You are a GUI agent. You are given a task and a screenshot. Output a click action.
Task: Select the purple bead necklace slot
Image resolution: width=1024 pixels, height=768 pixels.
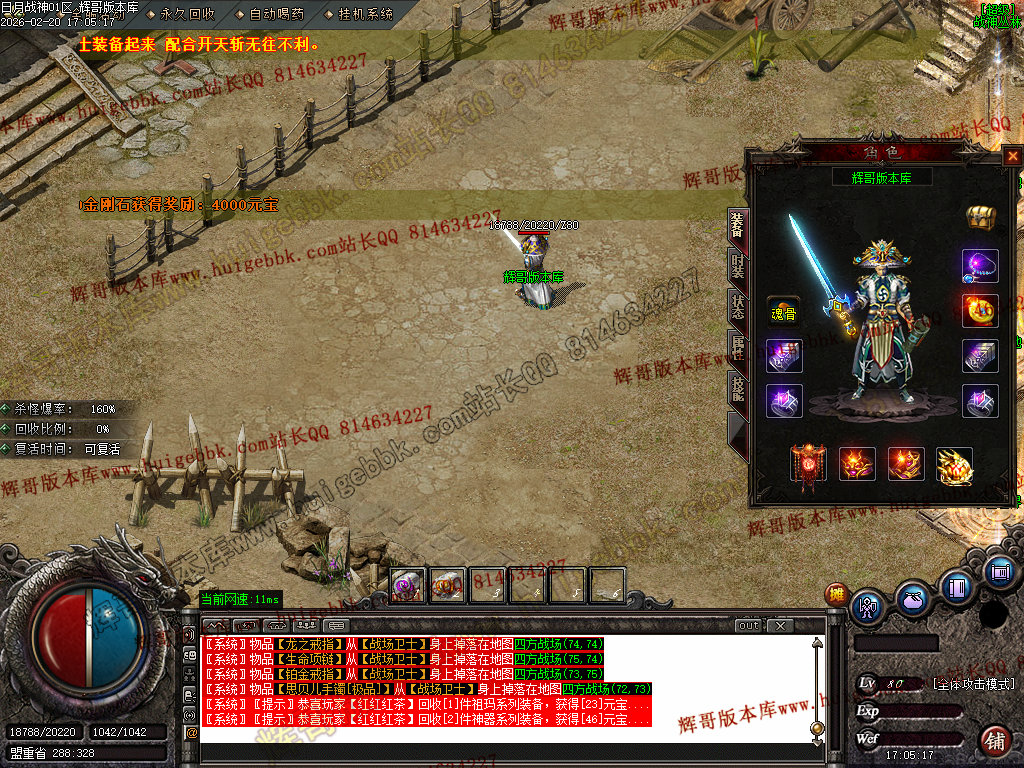tap(980, 266)
